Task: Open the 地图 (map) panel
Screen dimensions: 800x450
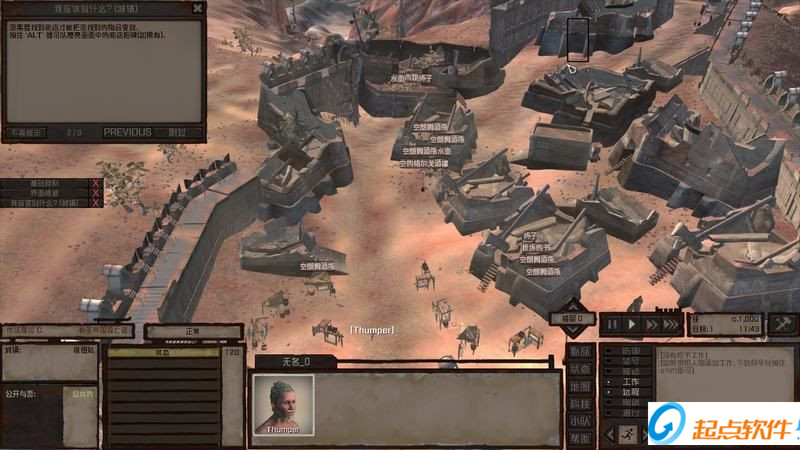Action: click(x=580, y=386)
